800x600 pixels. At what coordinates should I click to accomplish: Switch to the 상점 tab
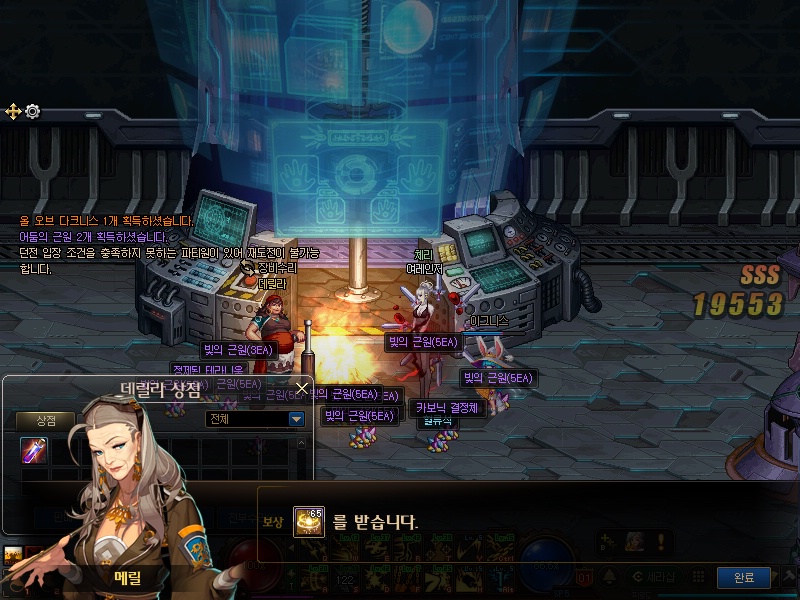pos(47,420)
